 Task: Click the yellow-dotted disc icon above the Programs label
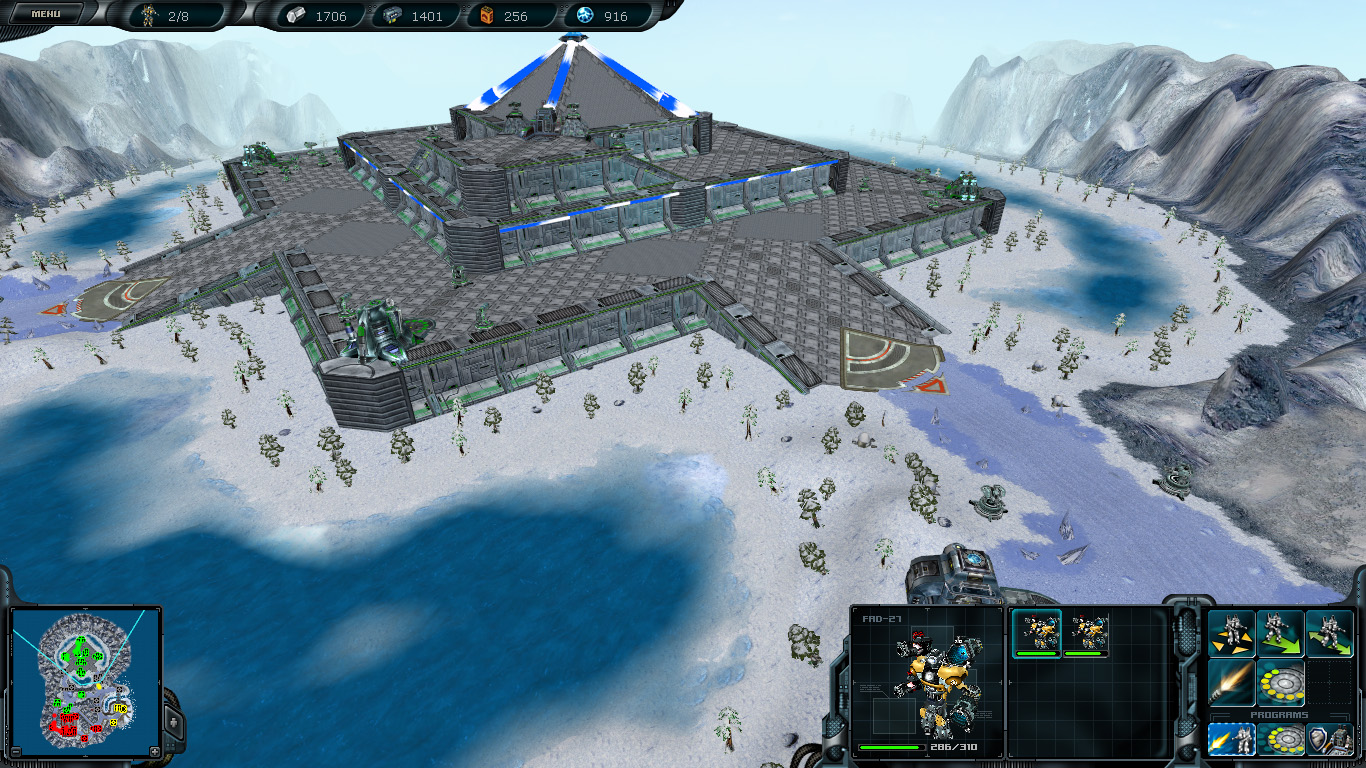[1280, 683]
